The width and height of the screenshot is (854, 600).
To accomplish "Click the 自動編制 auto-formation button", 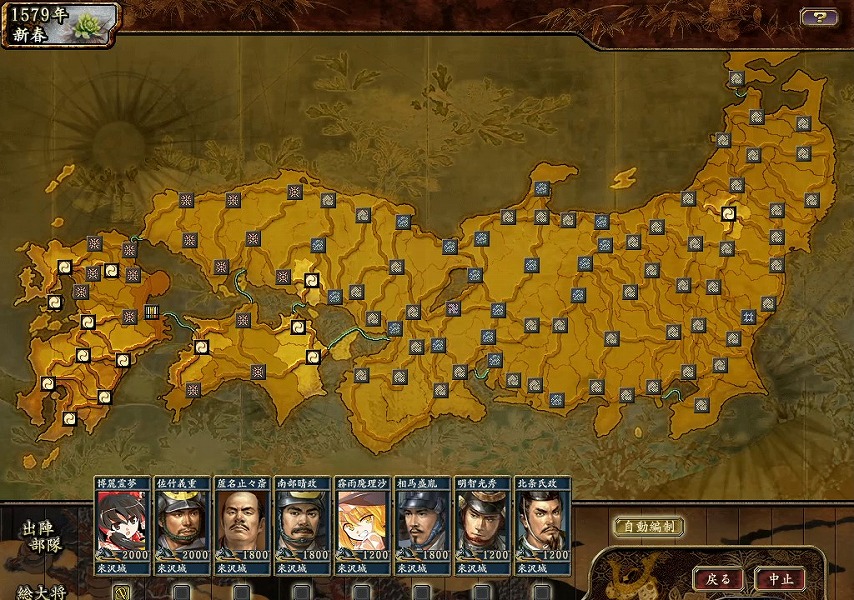I will point(649,527).
